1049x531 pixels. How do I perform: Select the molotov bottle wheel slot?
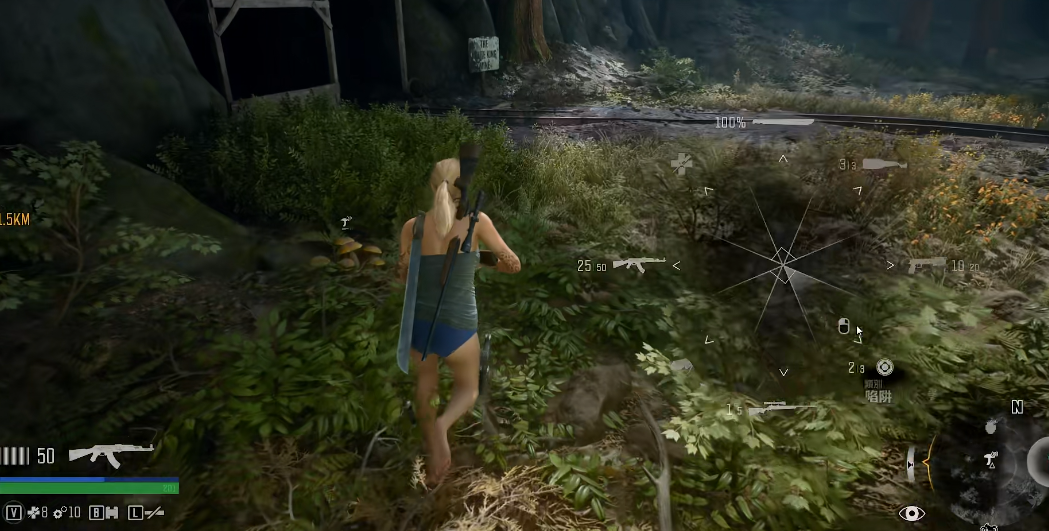(883, 164)
